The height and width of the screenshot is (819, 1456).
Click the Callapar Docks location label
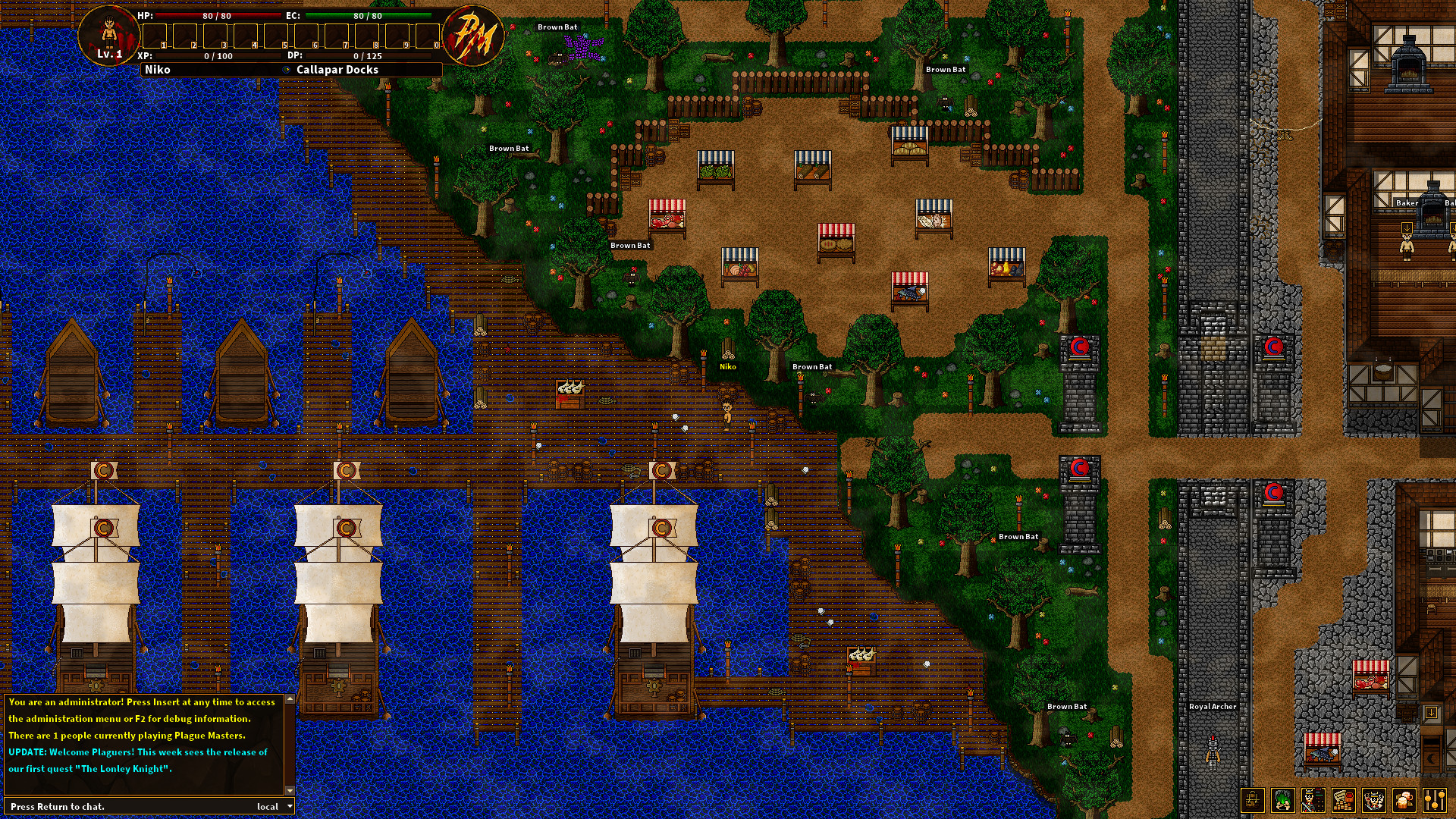click(337, 69)
